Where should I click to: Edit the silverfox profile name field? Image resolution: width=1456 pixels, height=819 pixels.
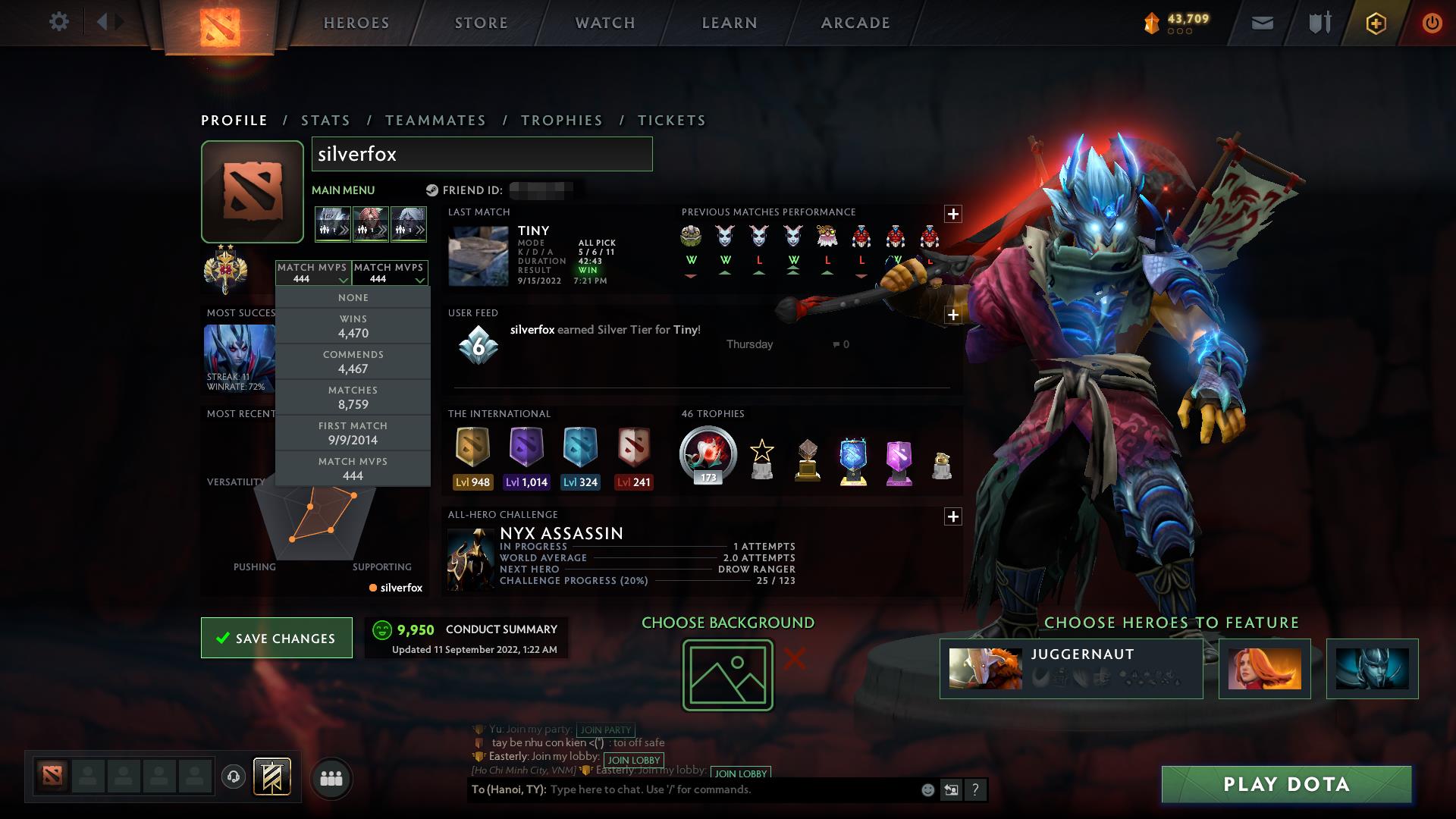pyautogui.click(x=482, y=154)
